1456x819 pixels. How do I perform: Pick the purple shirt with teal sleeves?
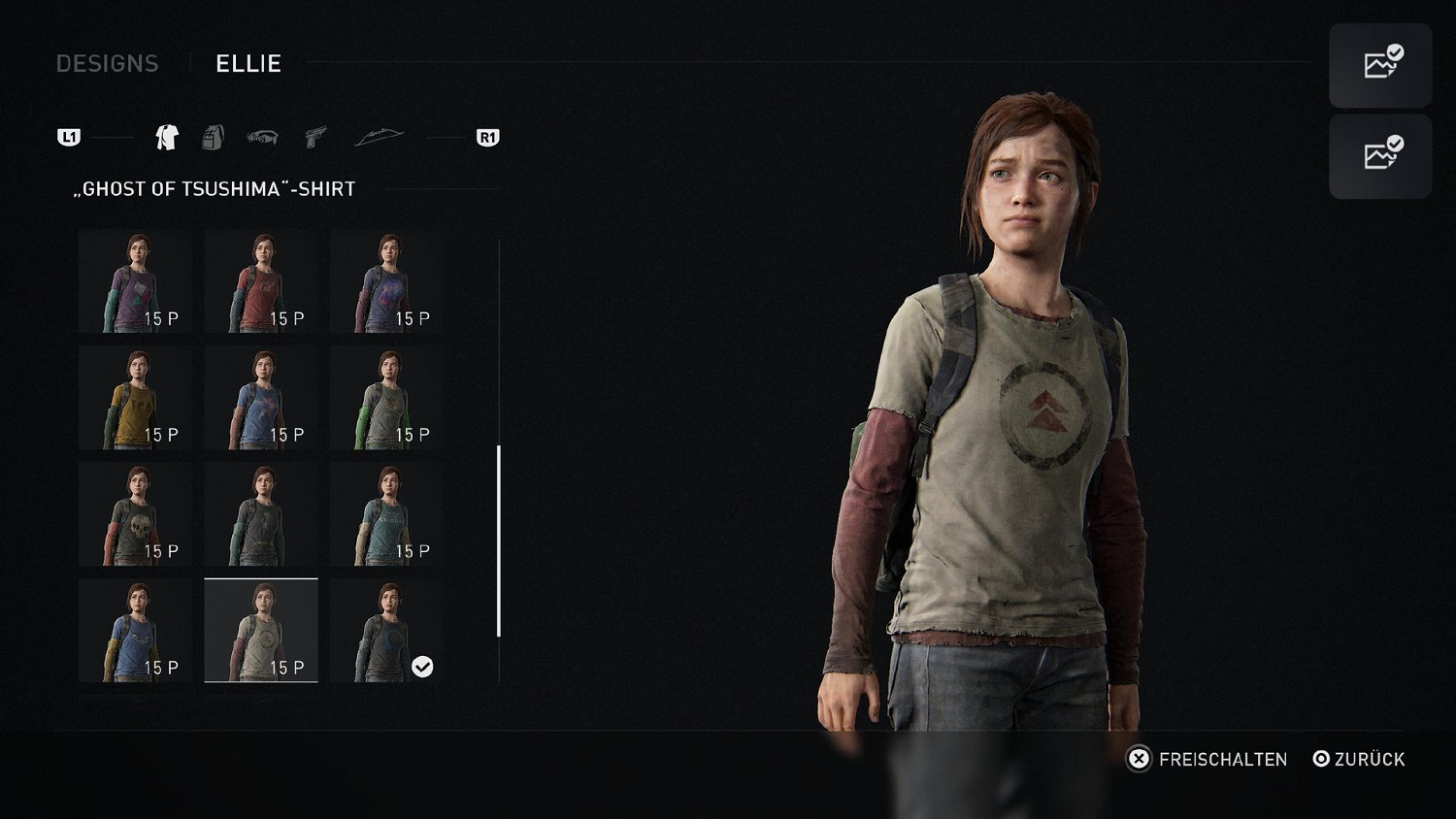[x=135, y=281]
